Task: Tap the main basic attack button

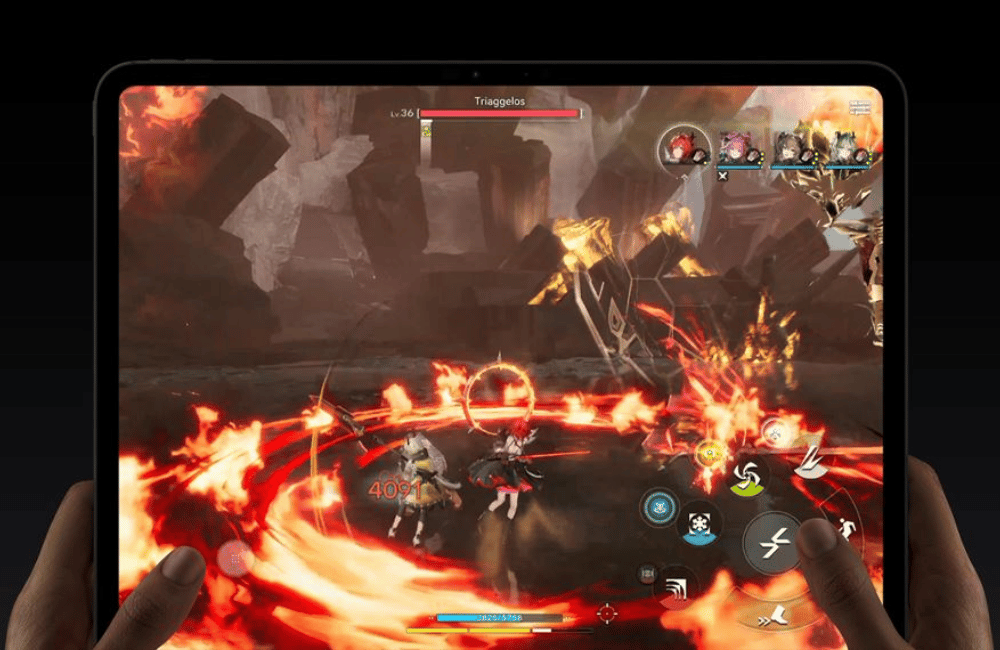Action: pos(773,544)
